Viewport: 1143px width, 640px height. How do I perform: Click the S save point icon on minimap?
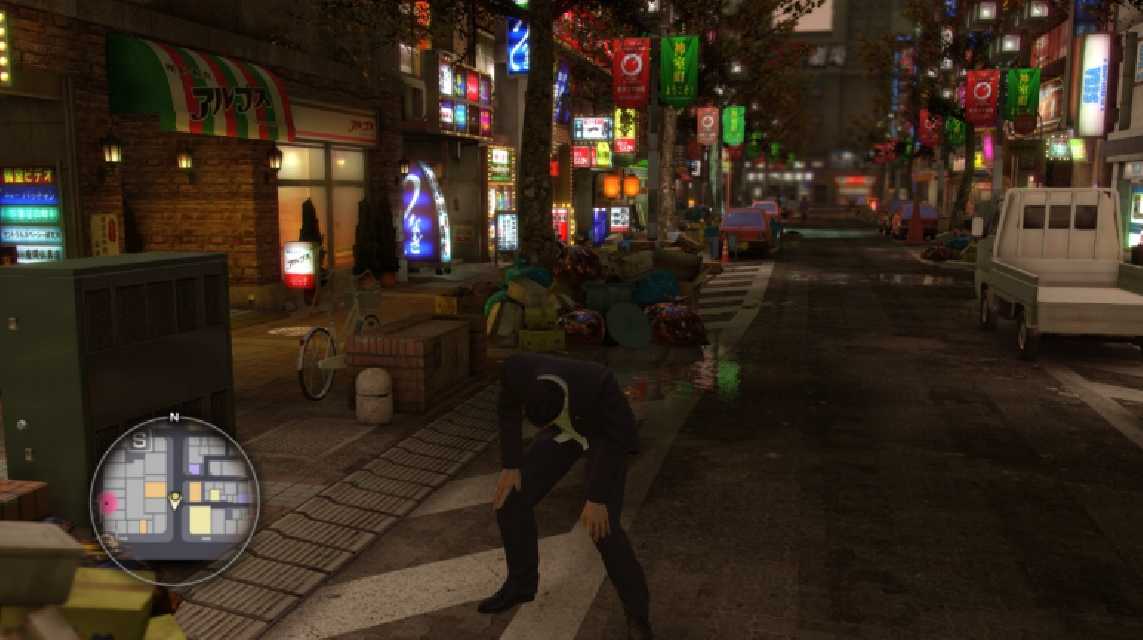(x=139, y=440)
